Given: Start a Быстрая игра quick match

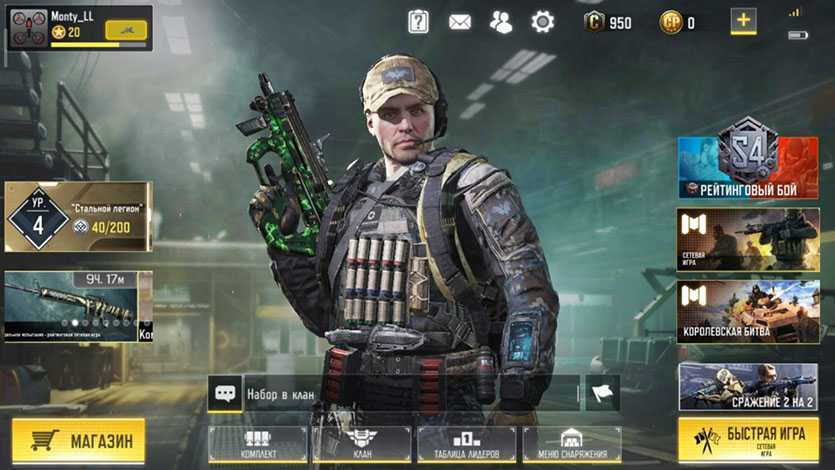Looking at the screenshot, I should pyautogui.click(x=747, y=440).
